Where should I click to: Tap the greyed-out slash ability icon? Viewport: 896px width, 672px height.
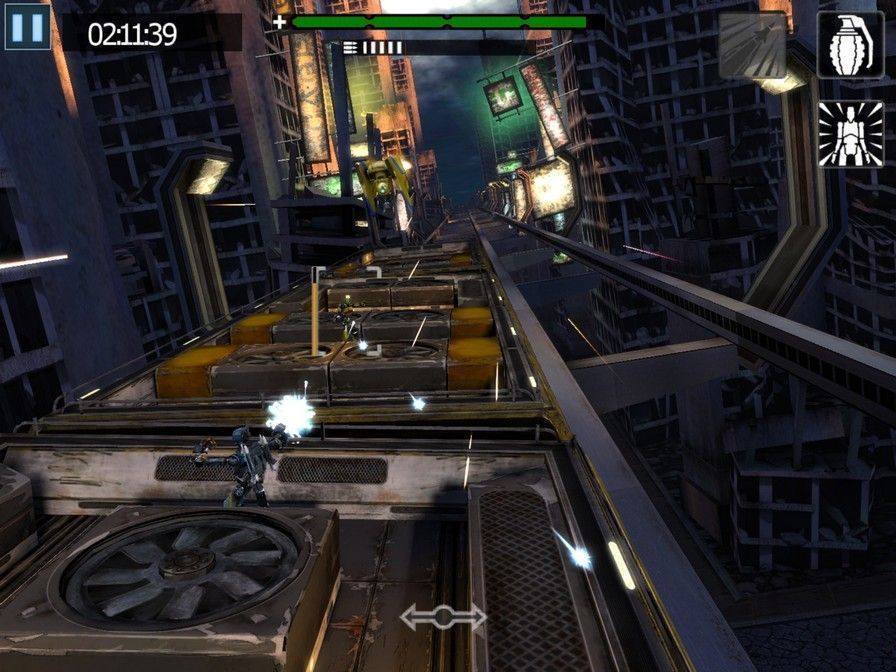[x=752, y=45]
